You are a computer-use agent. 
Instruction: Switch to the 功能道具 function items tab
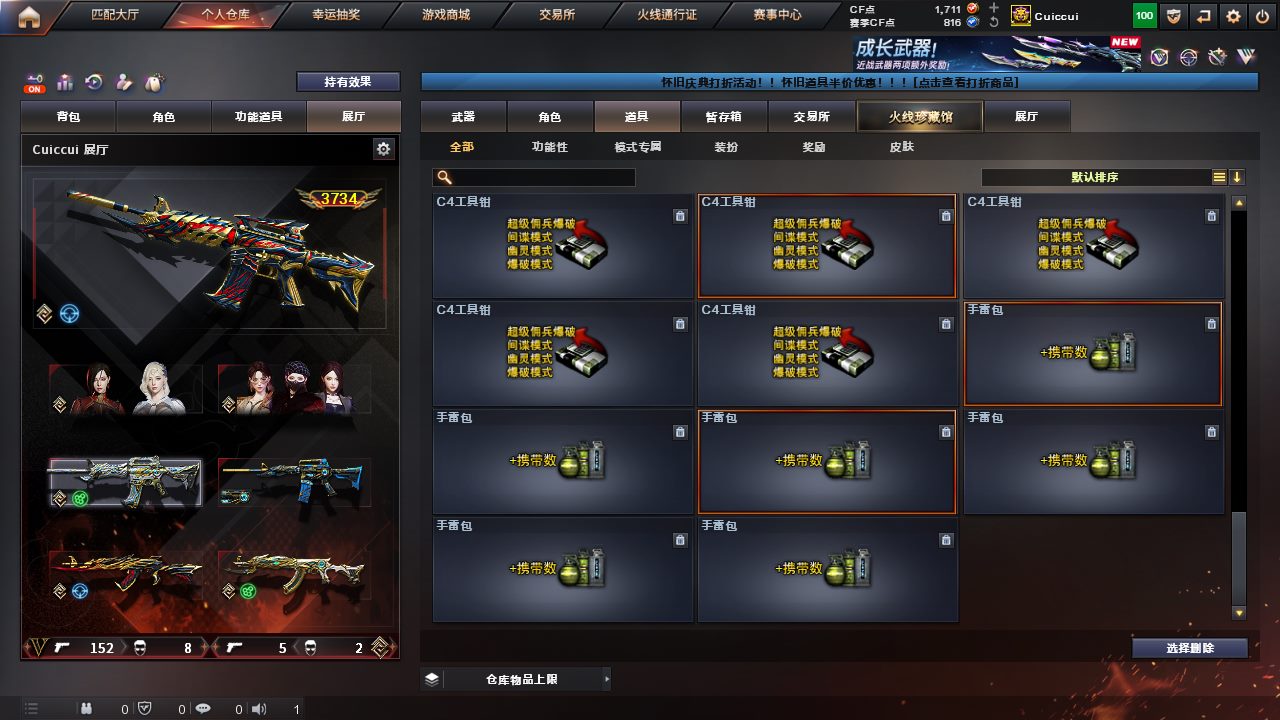coord(258,117)
